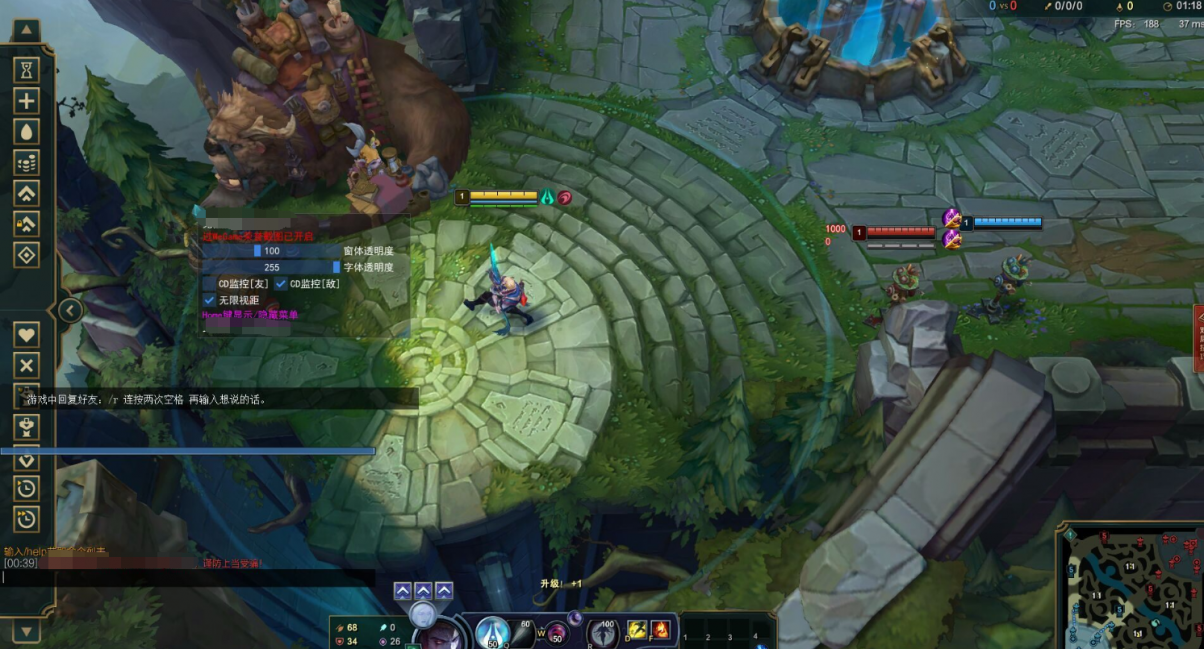
Task: Click the water droplet toolbar icon
Action: pos(26,131)
